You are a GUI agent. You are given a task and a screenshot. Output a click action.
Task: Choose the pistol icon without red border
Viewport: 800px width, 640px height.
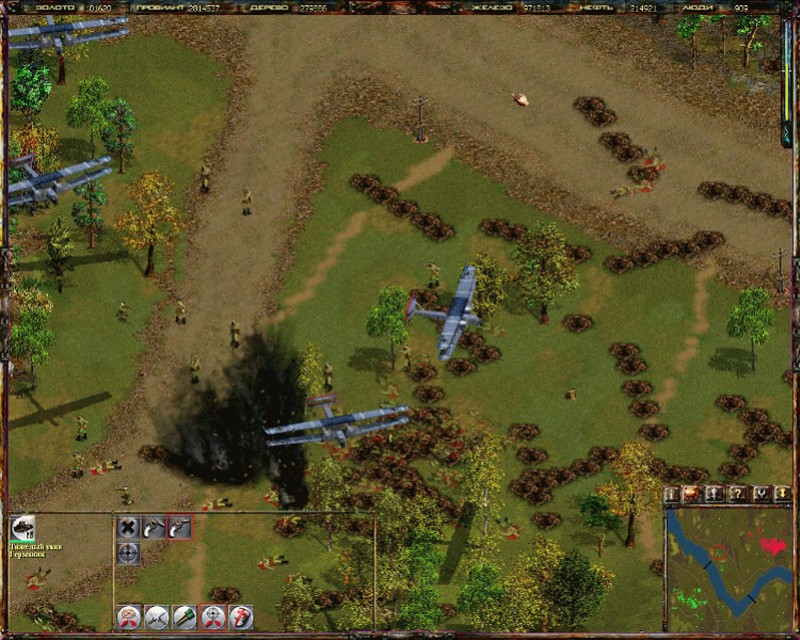153,527
